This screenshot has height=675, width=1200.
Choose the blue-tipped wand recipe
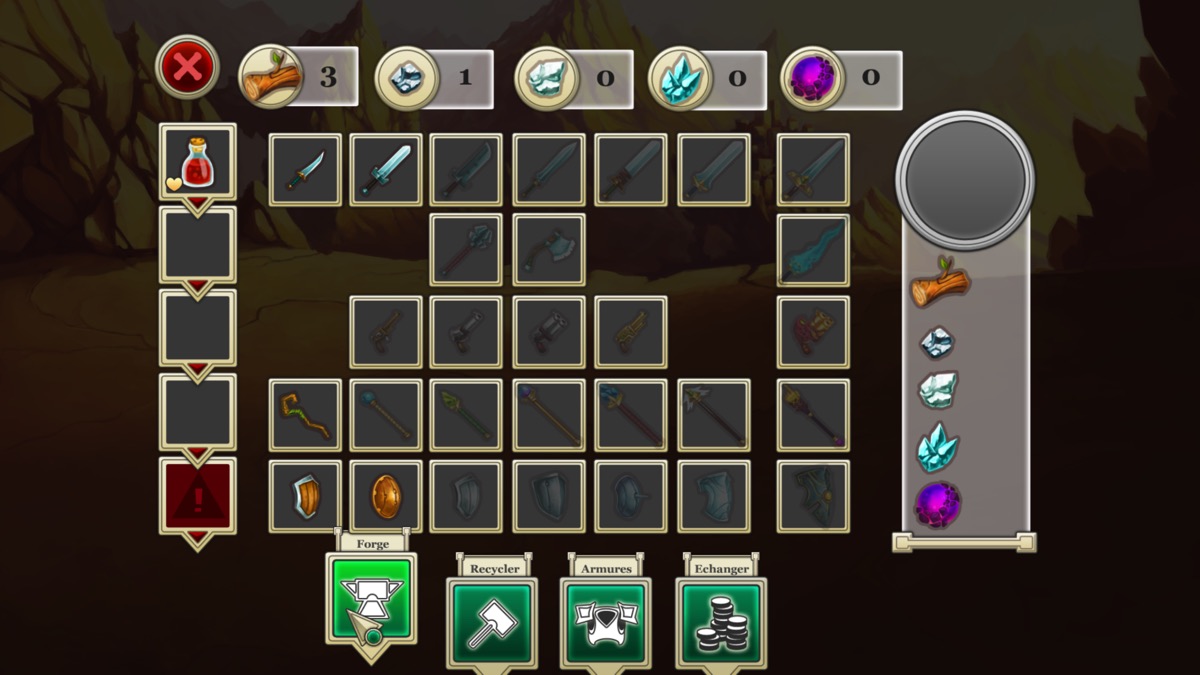(x=386, y=415)
